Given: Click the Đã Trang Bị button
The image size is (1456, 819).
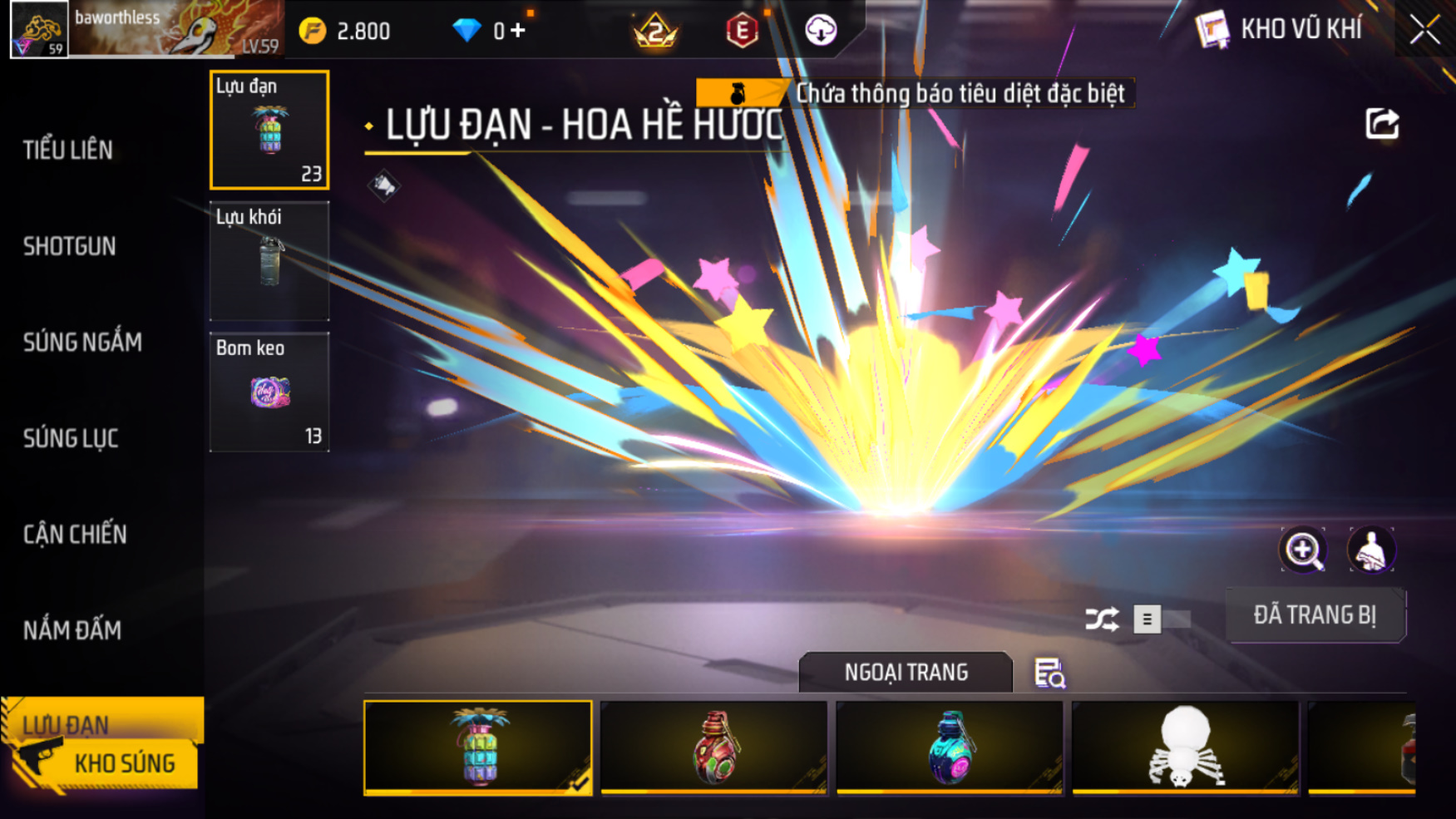Looking at the screenshot, I should (x=1315, y=615).
